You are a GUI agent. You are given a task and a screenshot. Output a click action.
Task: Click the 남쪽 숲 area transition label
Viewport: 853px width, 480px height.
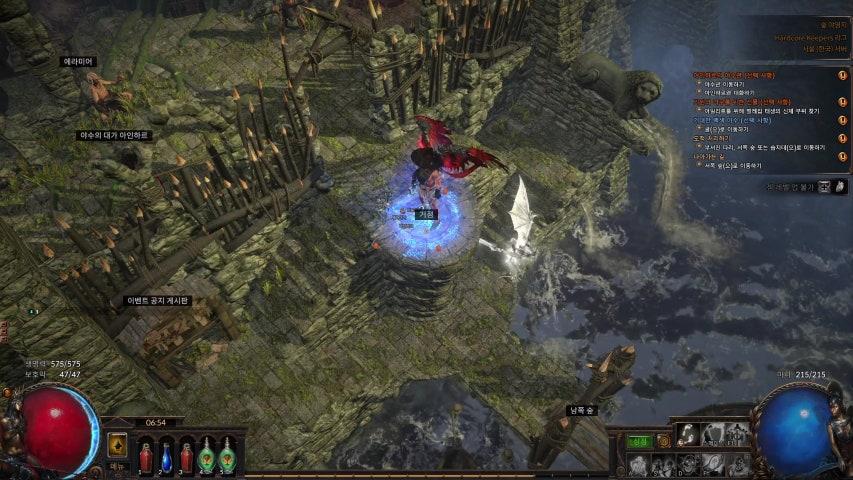583,410
